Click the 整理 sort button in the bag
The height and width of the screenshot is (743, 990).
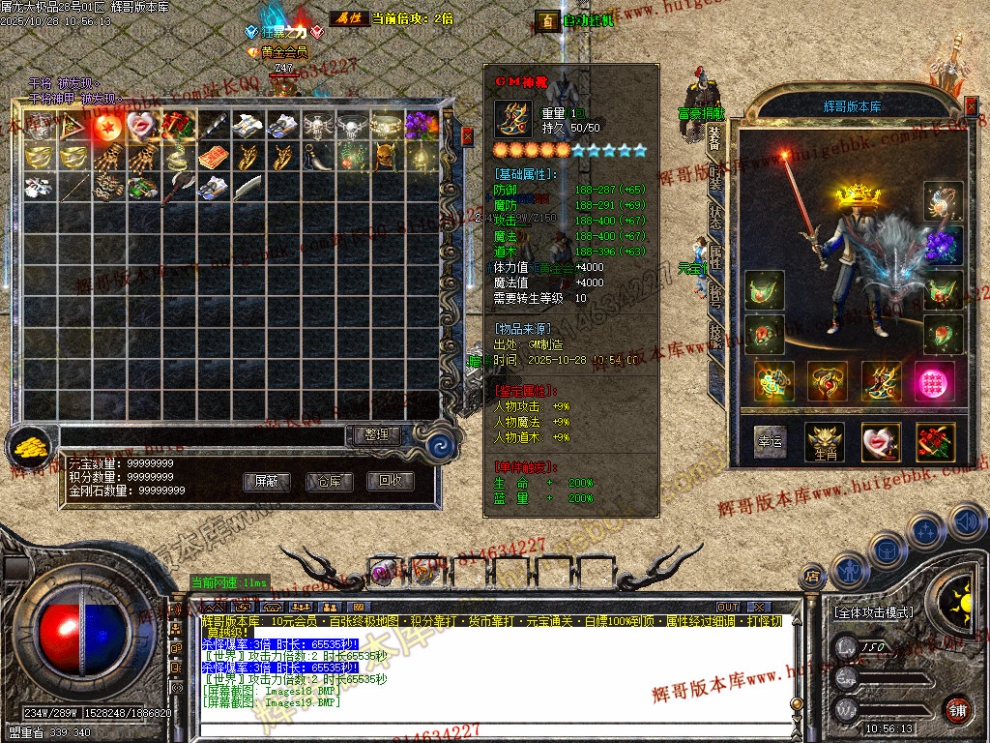coord(379,435)
